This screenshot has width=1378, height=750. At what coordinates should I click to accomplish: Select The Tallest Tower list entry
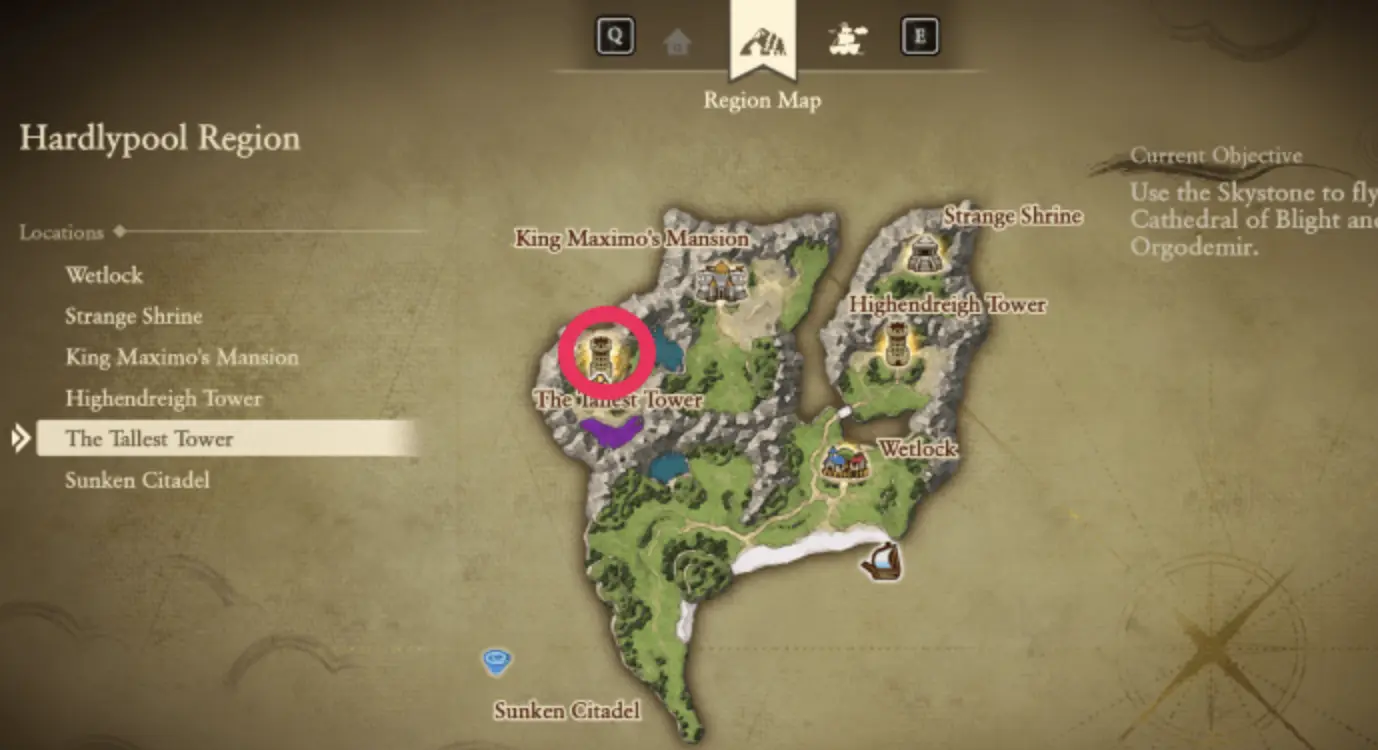tap(149, 439)
